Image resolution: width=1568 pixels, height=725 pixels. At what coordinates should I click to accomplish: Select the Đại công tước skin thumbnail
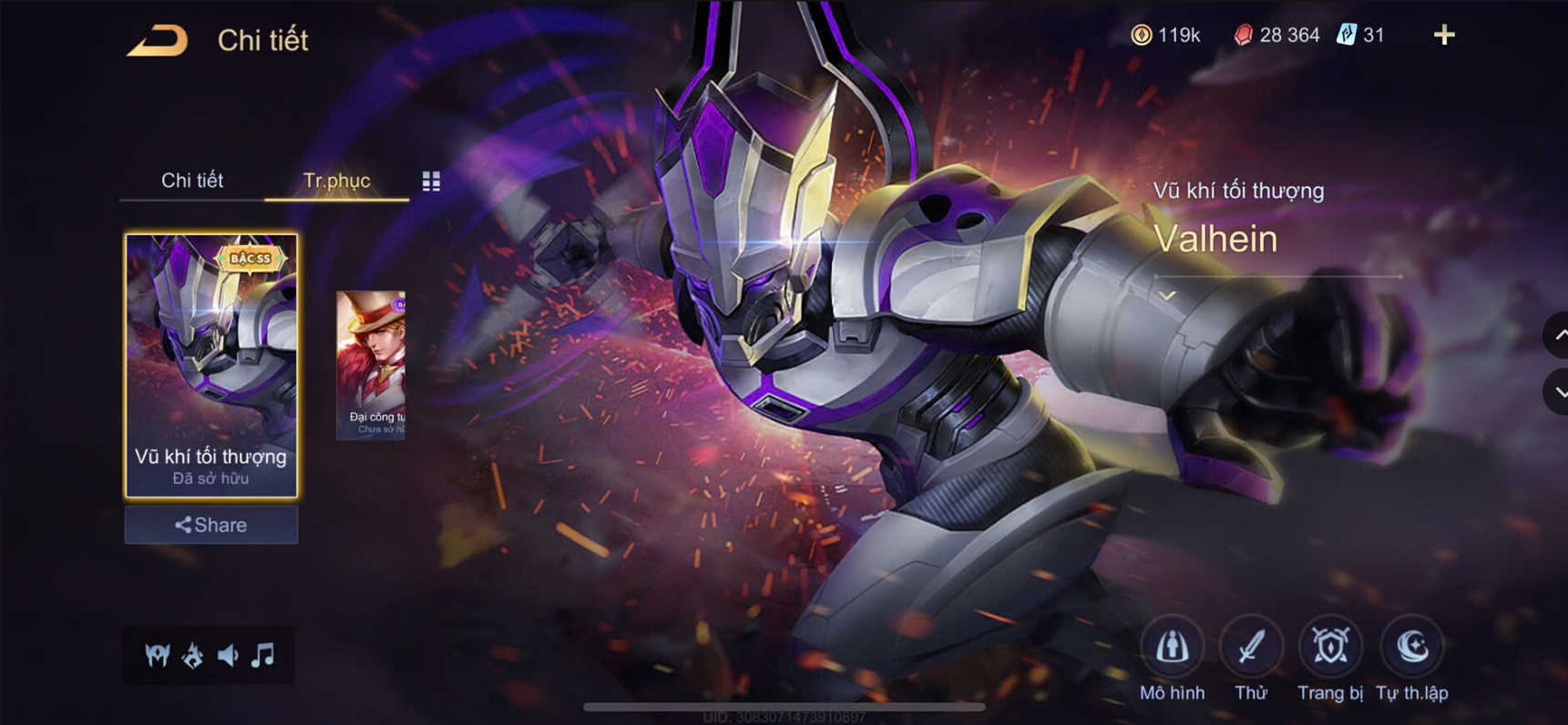tap(371, 364)
